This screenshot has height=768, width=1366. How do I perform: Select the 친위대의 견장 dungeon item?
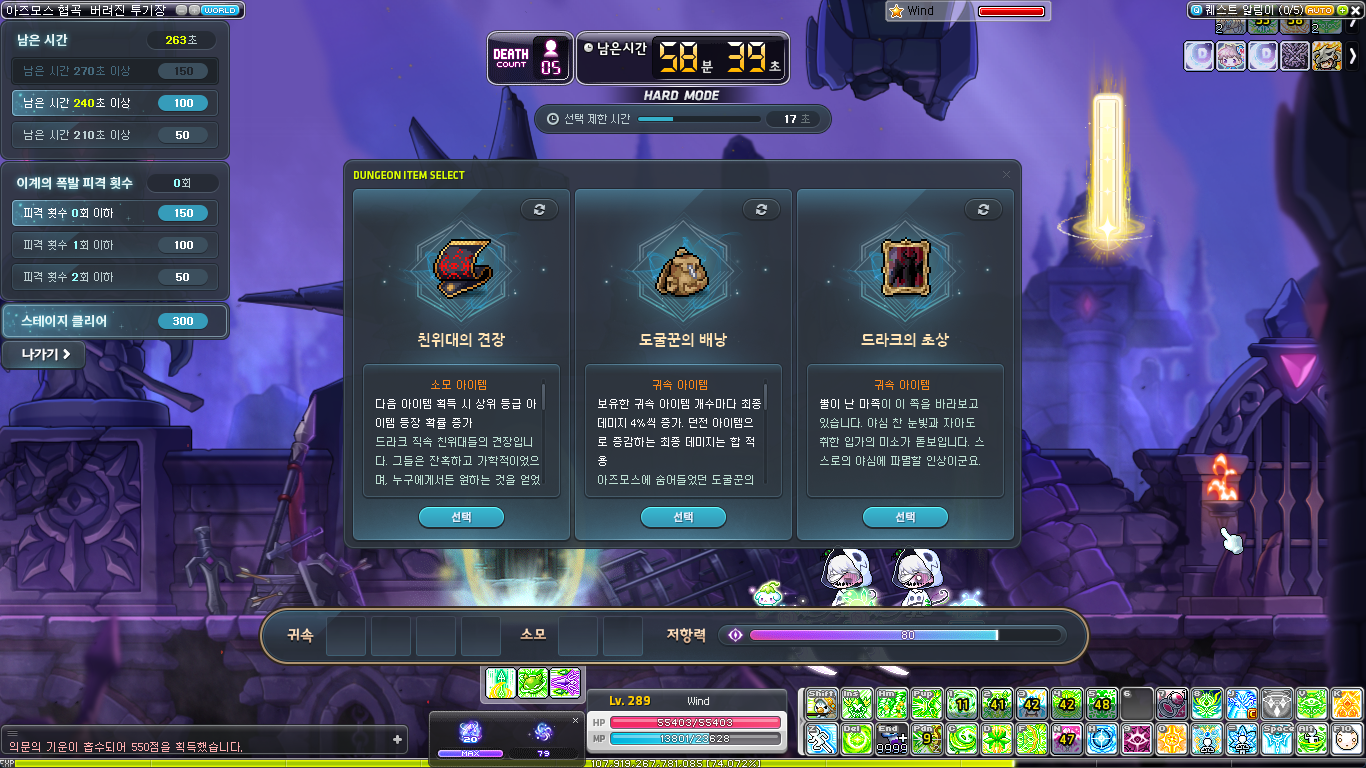click(461, 517)
